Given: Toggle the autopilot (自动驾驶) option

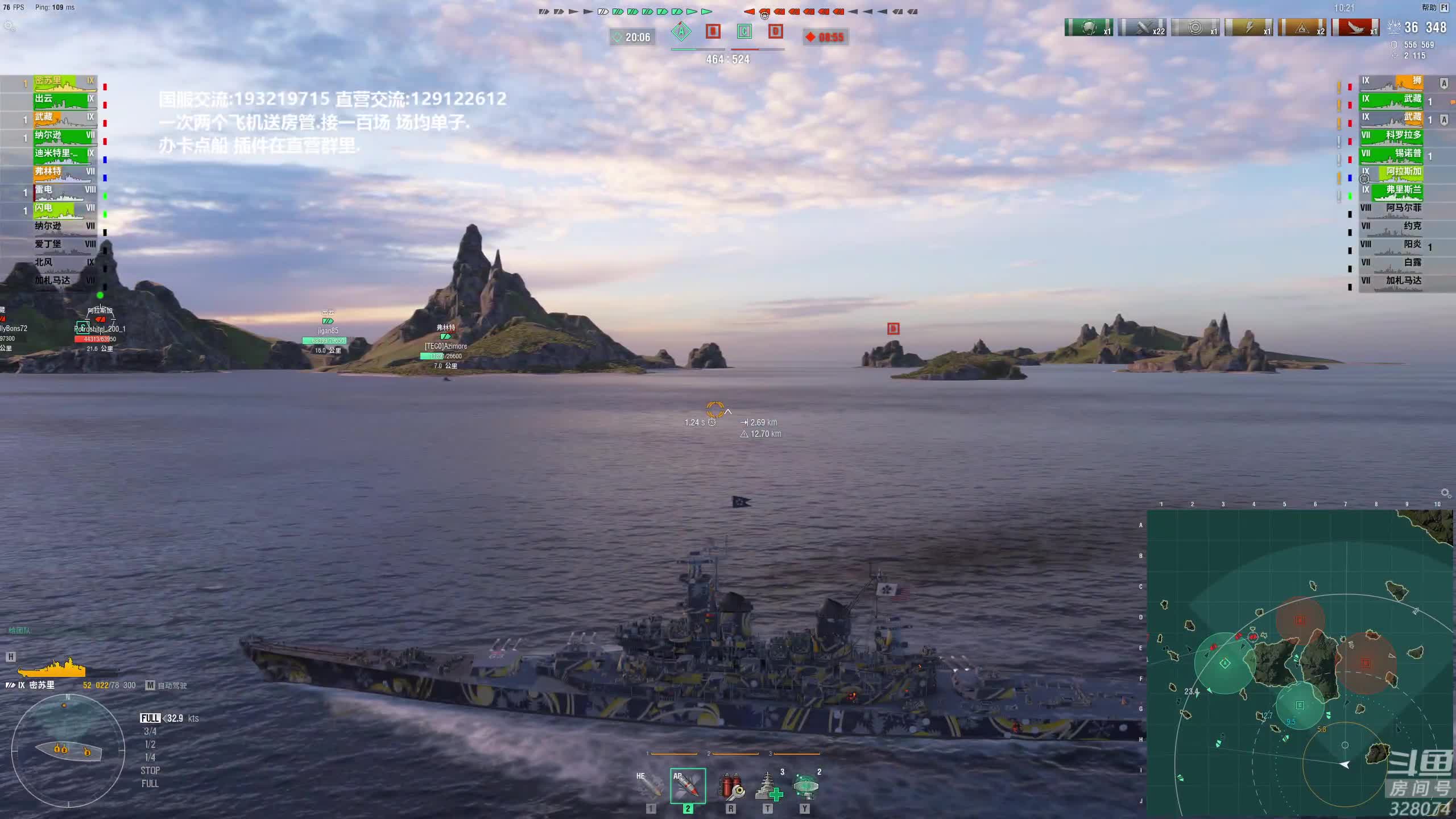Looking at the screenshot, I should [166, 685].
